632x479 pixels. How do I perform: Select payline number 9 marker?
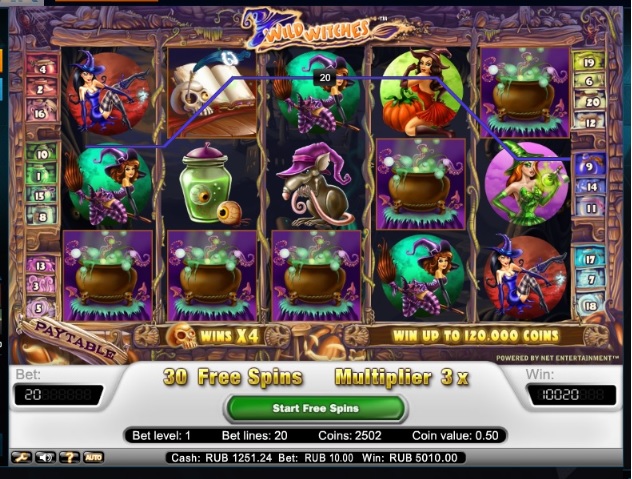coord(590,166)
